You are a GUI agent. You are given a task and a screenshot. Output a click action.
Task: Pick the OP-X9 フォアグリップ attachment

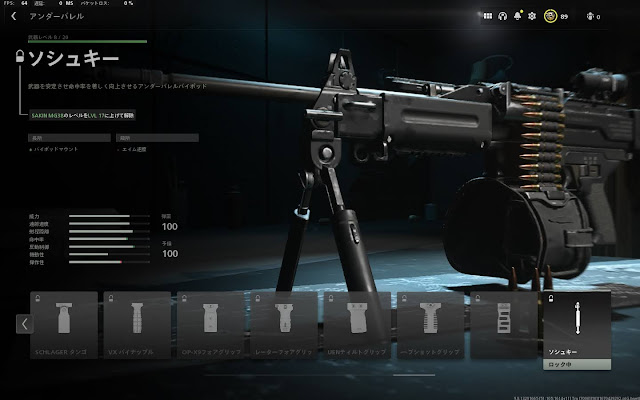pyautogui.click(x=211, y=325)
